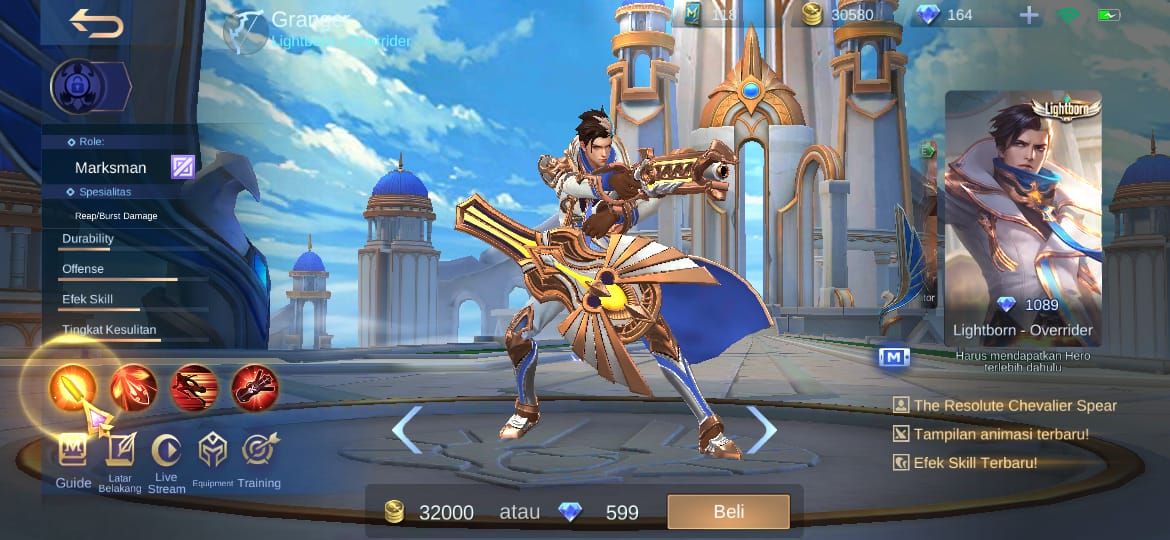Screen dimensions: 1170x540
Task: Buy the hero with Beli button
Action: (728, 512)
